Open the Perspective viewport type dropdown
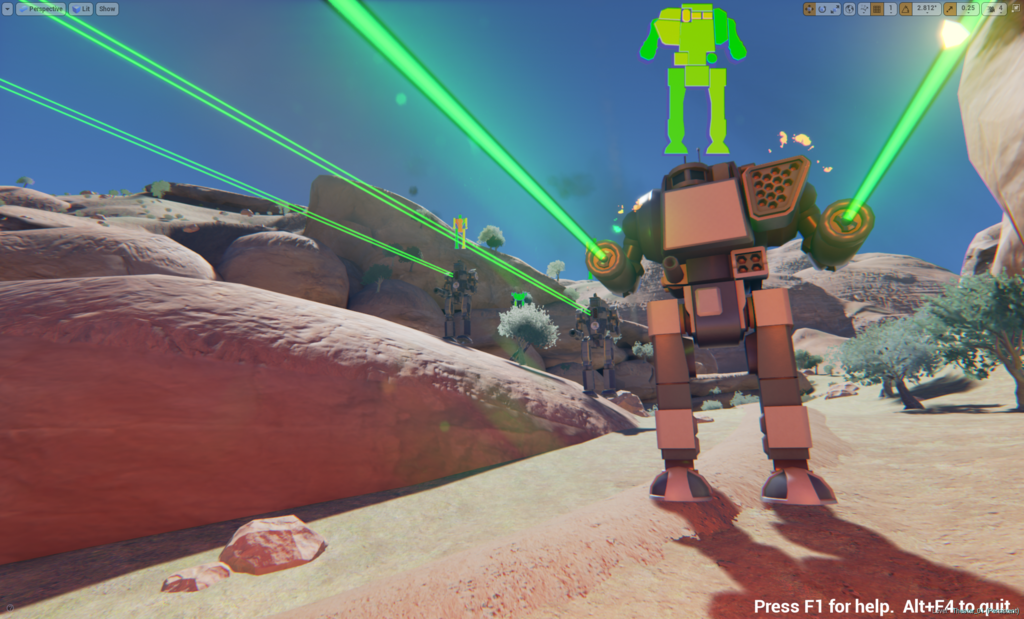Screen dimensions: 1024x619 click(x=41, y=9)
